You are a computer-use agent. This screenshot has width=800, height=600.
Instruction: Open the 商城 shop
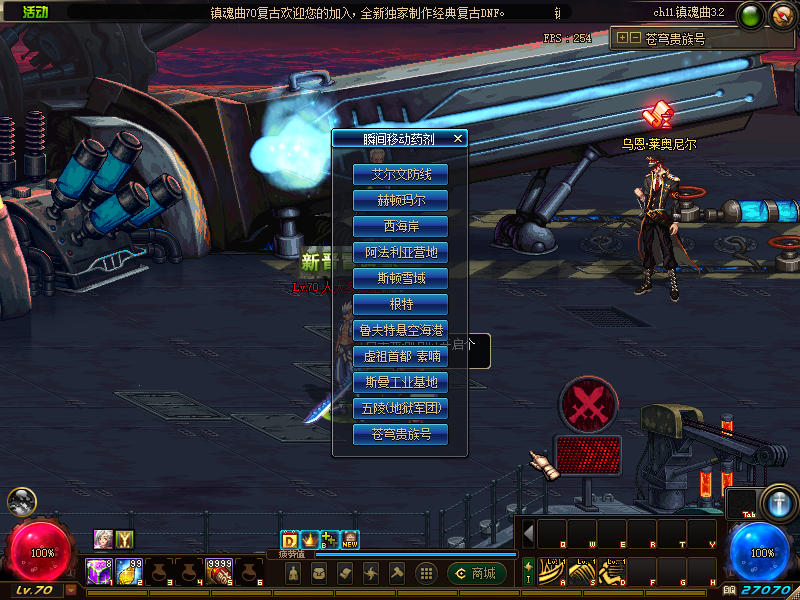point(477,573)
